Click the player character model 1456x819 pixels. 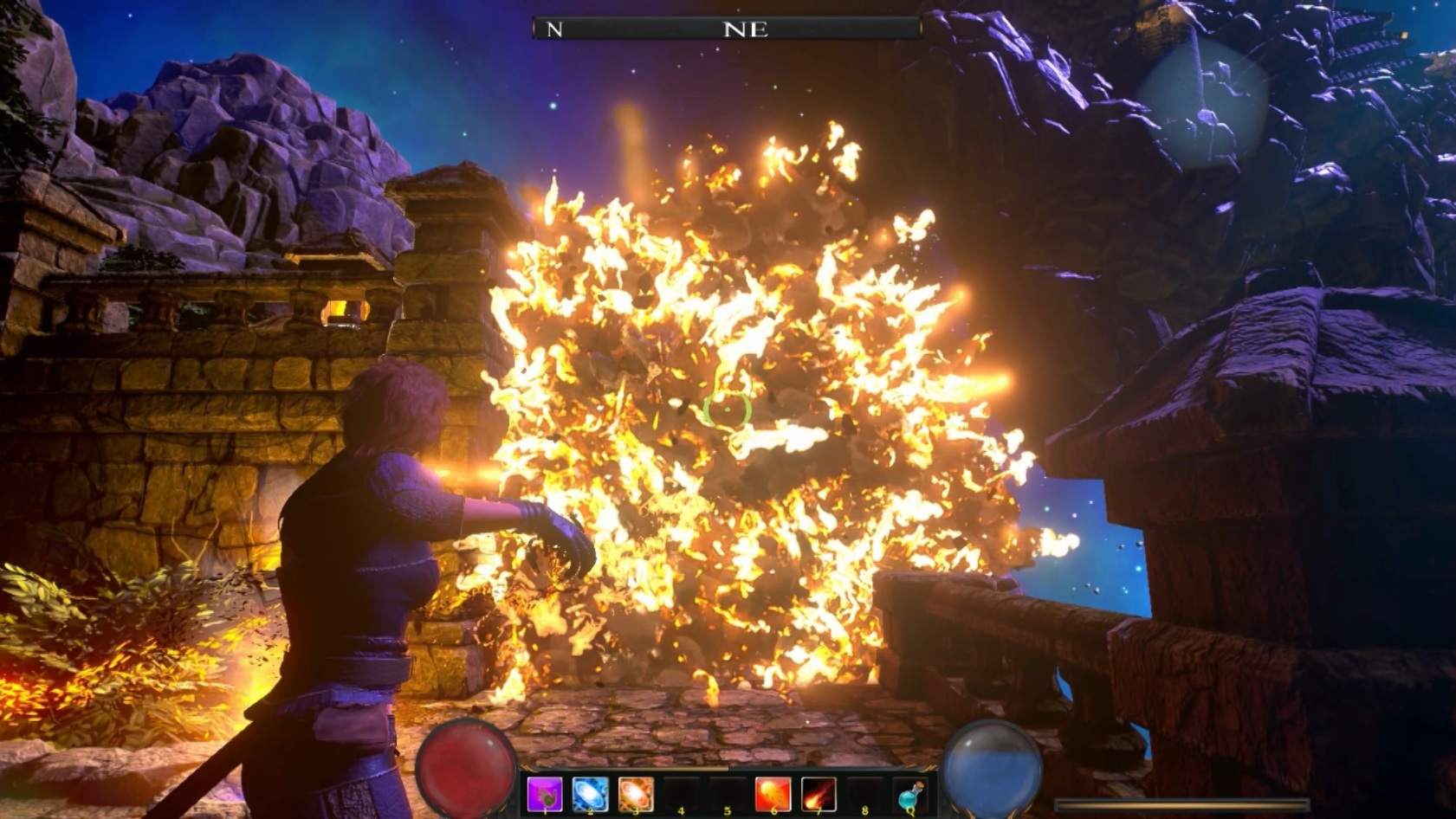point(364,563)
